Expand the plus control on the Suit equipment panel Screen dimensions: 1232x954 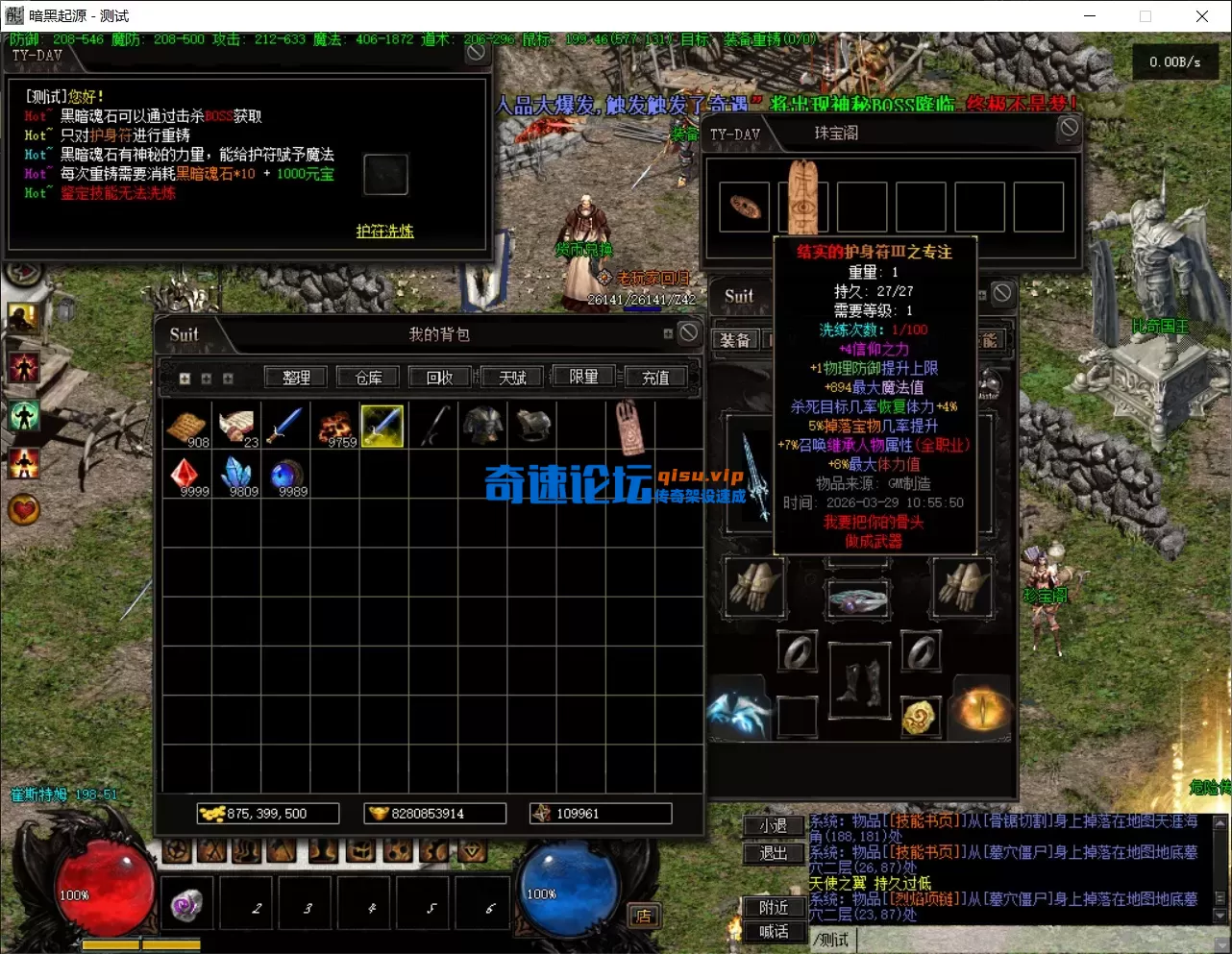click(x=982, y=293)
